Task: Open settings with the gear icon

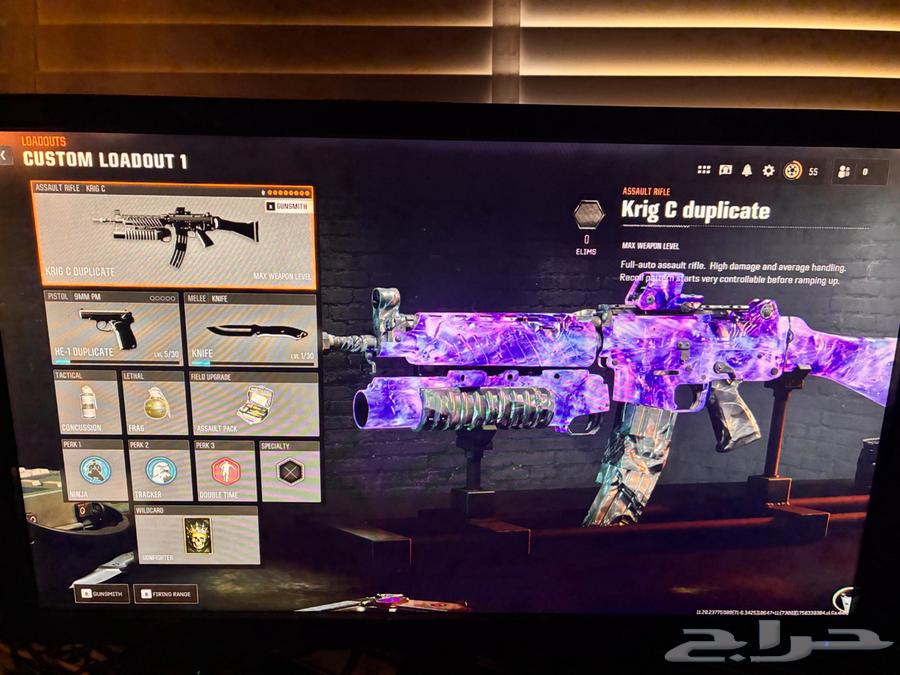Action: pos(768,171)
